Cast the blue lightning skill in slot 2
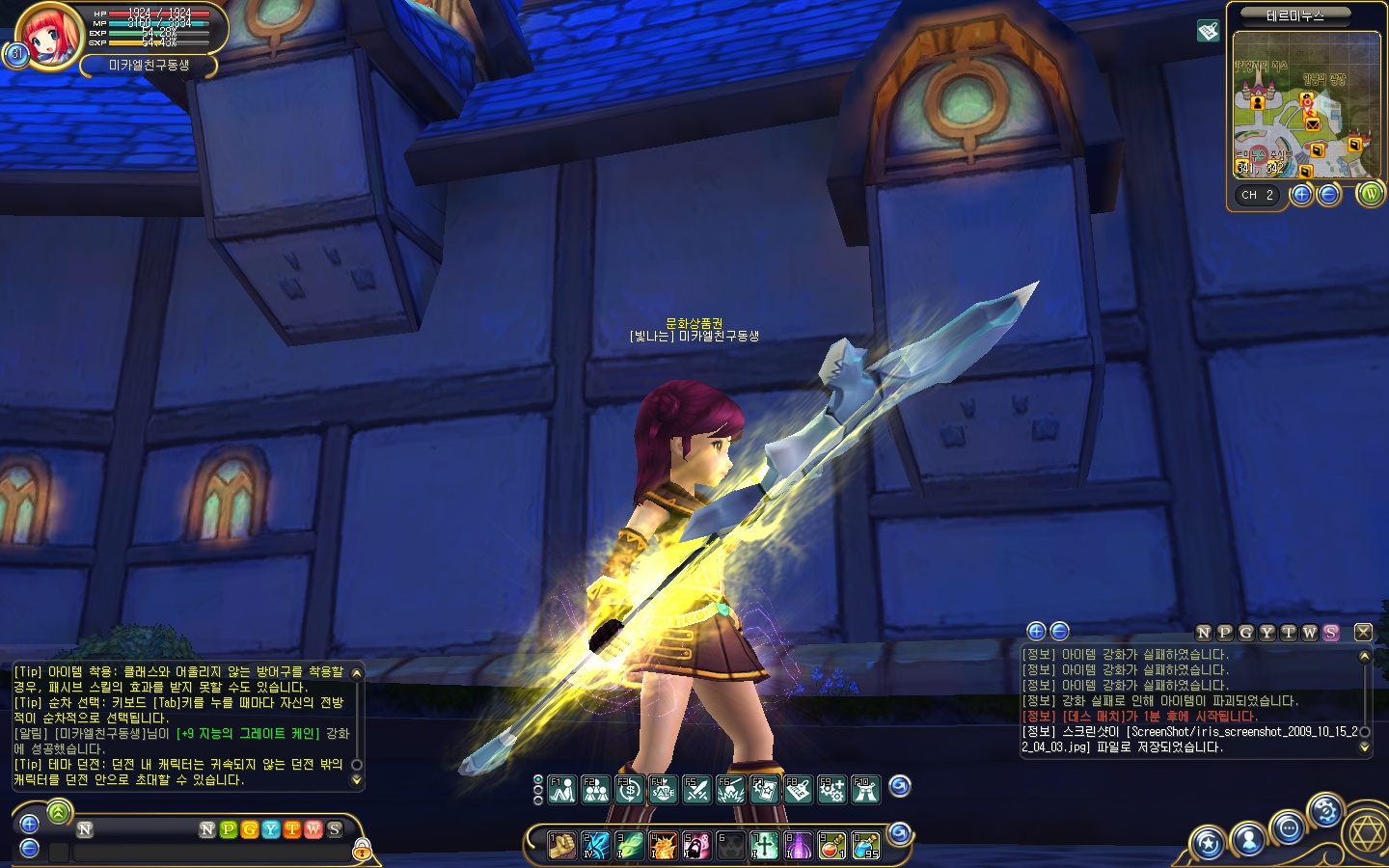The height and width of the screenshot is (868, 1389). click(x=595, y=846)
